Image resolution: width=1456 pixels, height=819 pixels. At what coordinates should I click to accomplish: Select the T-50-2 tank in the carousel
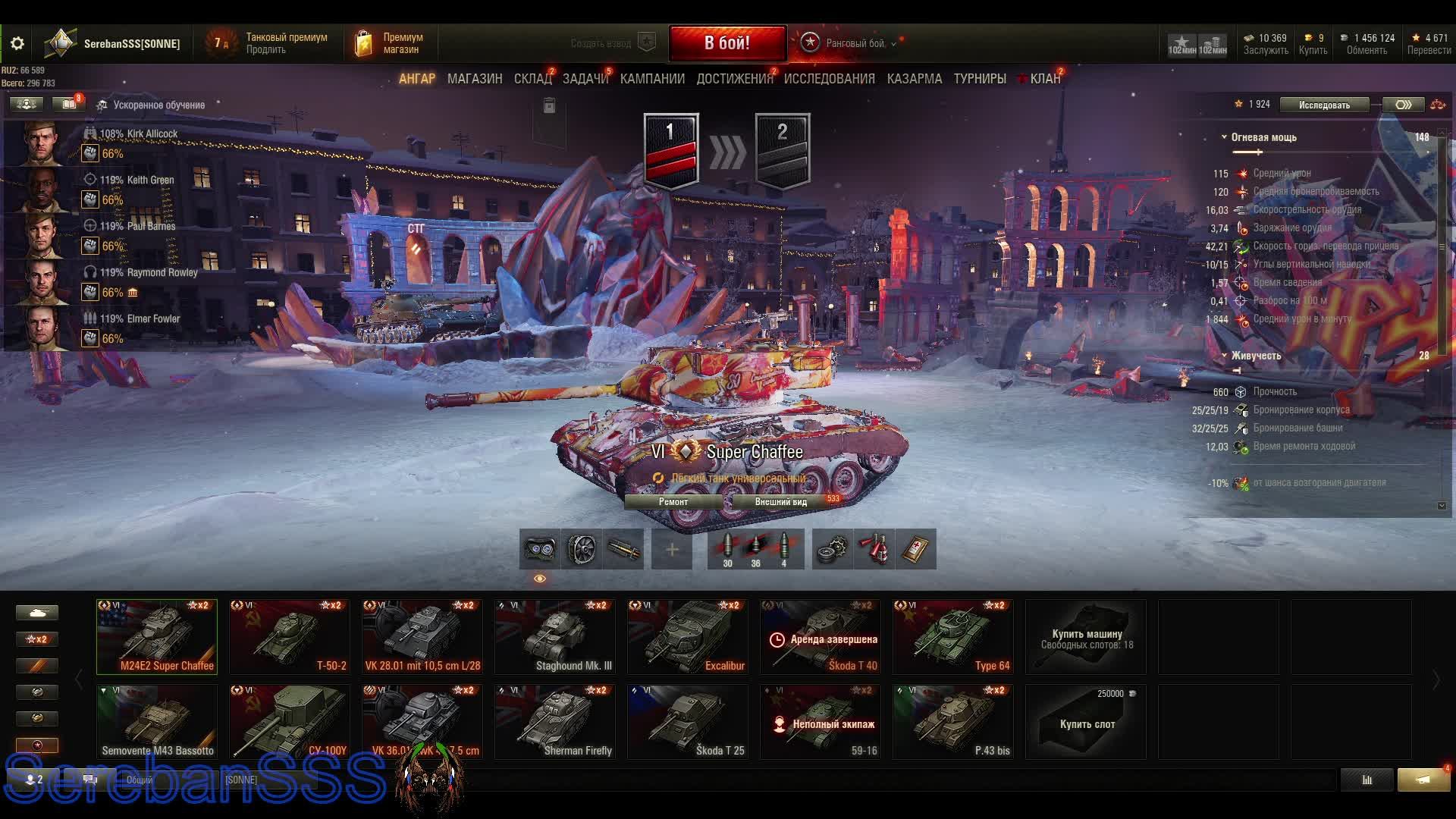289,637
